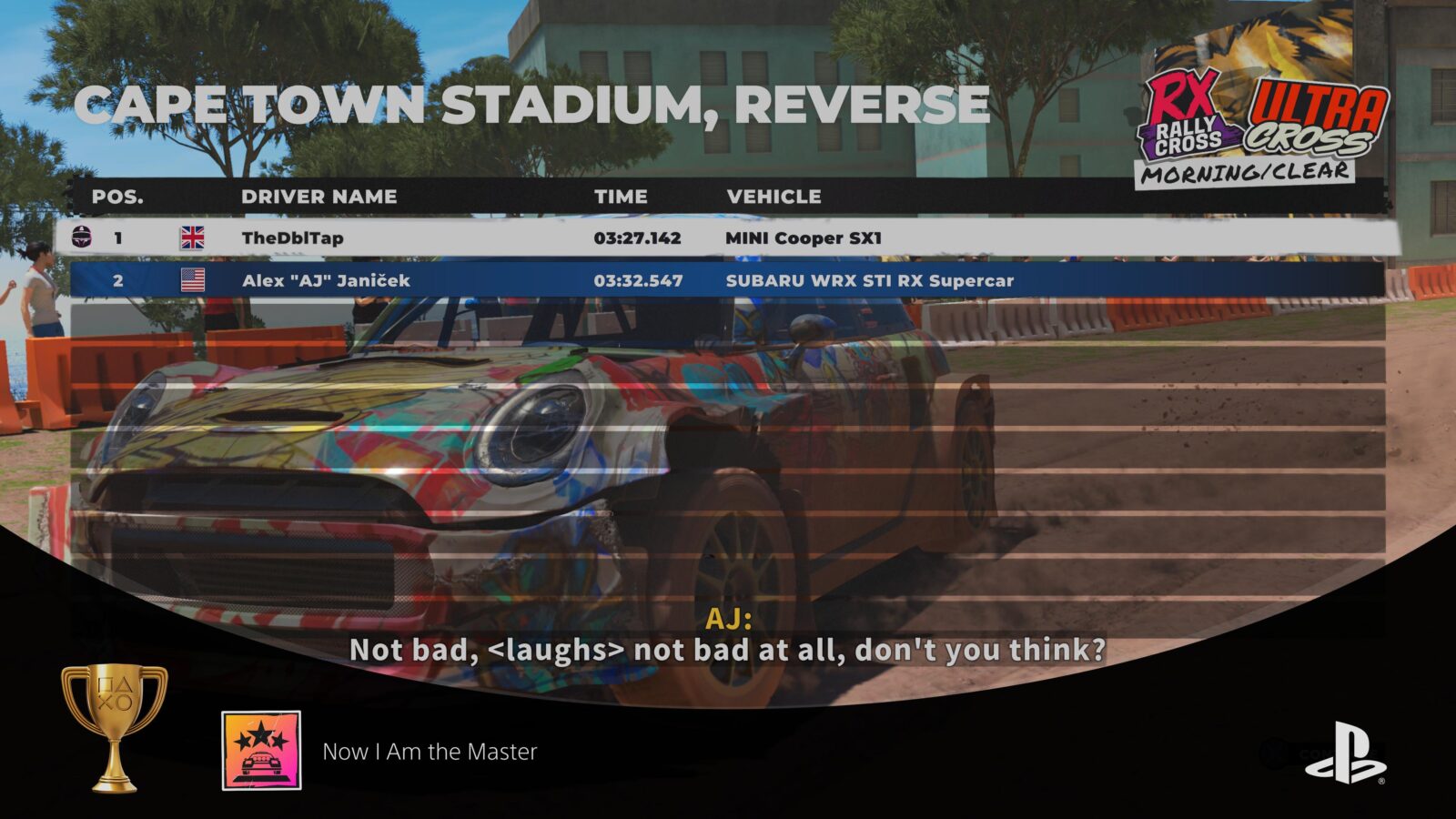Click the time 03:32.547 for AJ

click(637, 281)
